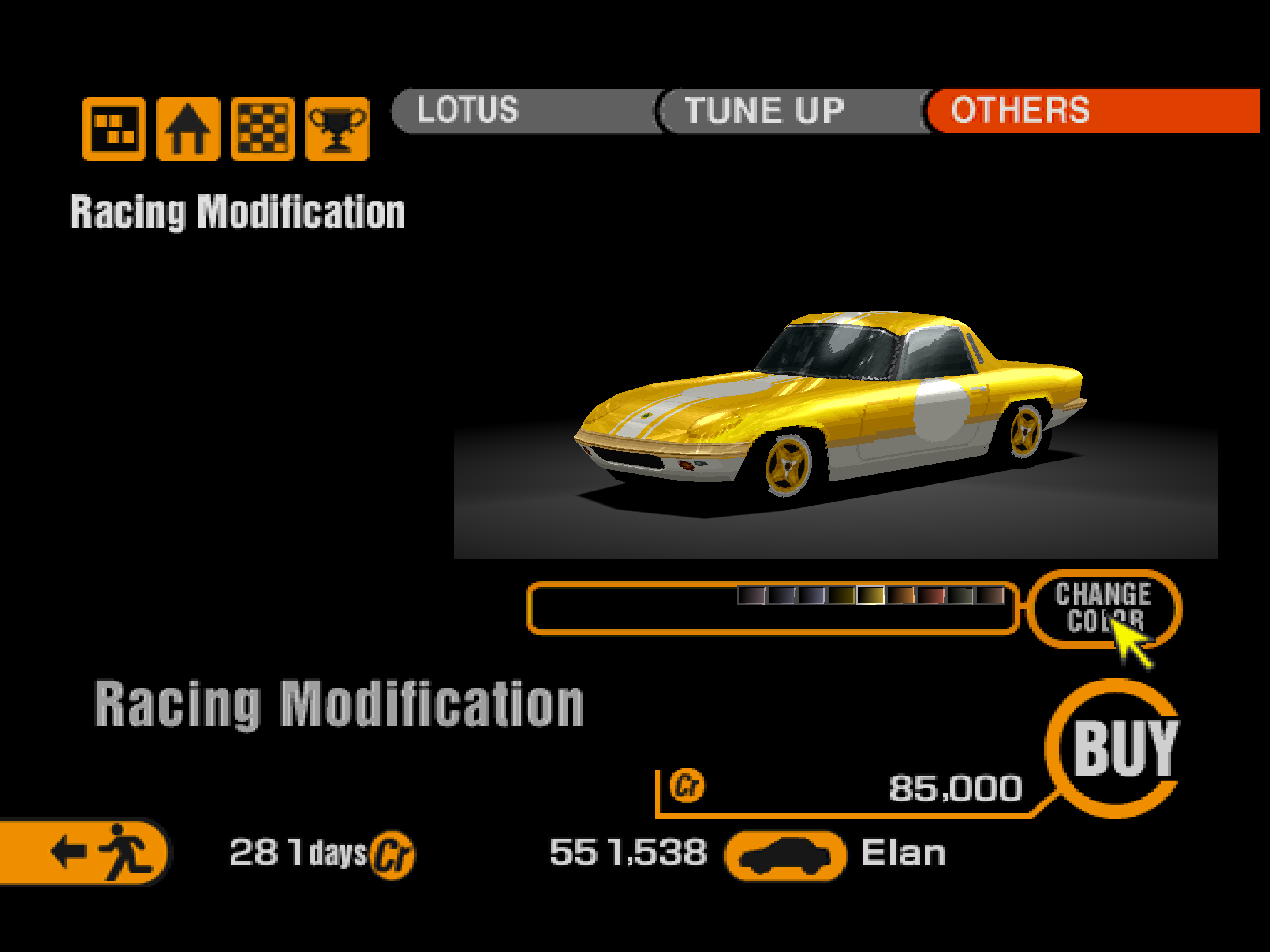
Task: Go to the home icon
Action: tap(188, 129)
